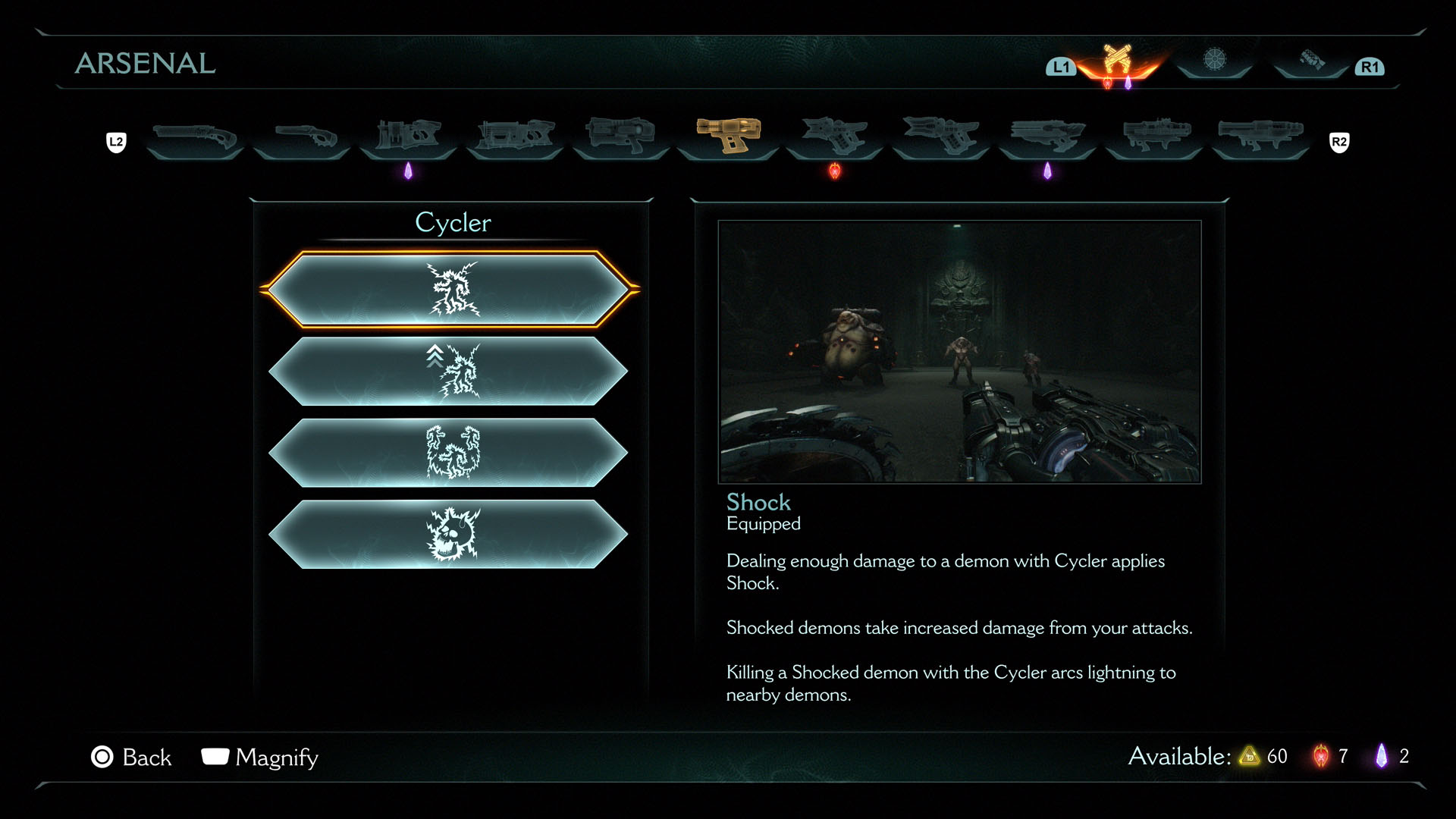Select the Shock upgrade for Cycler
This screenshot has height=819, width=1456.
click(x=452, y=289)
